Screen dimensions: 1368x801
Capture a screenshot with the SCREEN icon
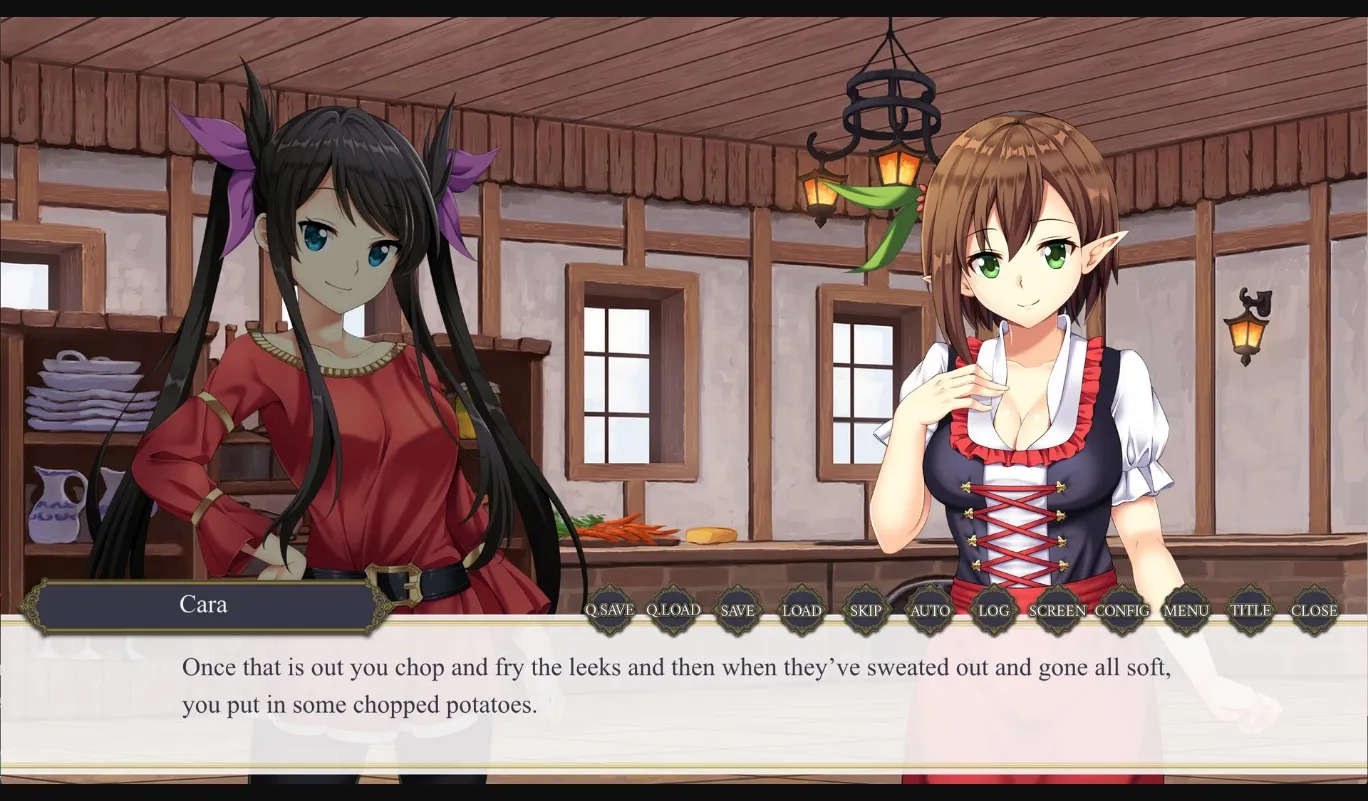pyautogui.click(x=1058, y=610)
